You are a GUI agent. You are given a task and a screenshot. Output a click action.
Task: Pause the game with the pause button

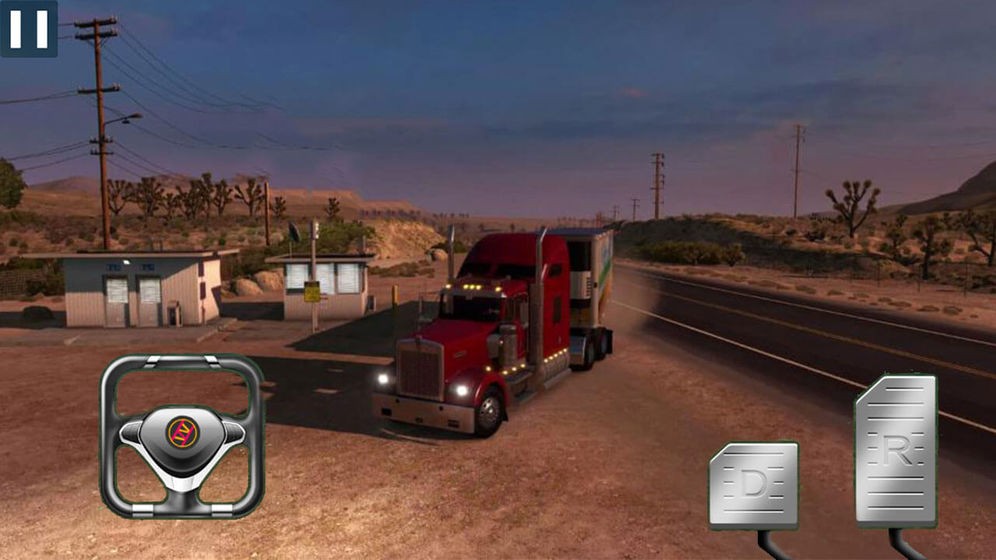[28, 27]
